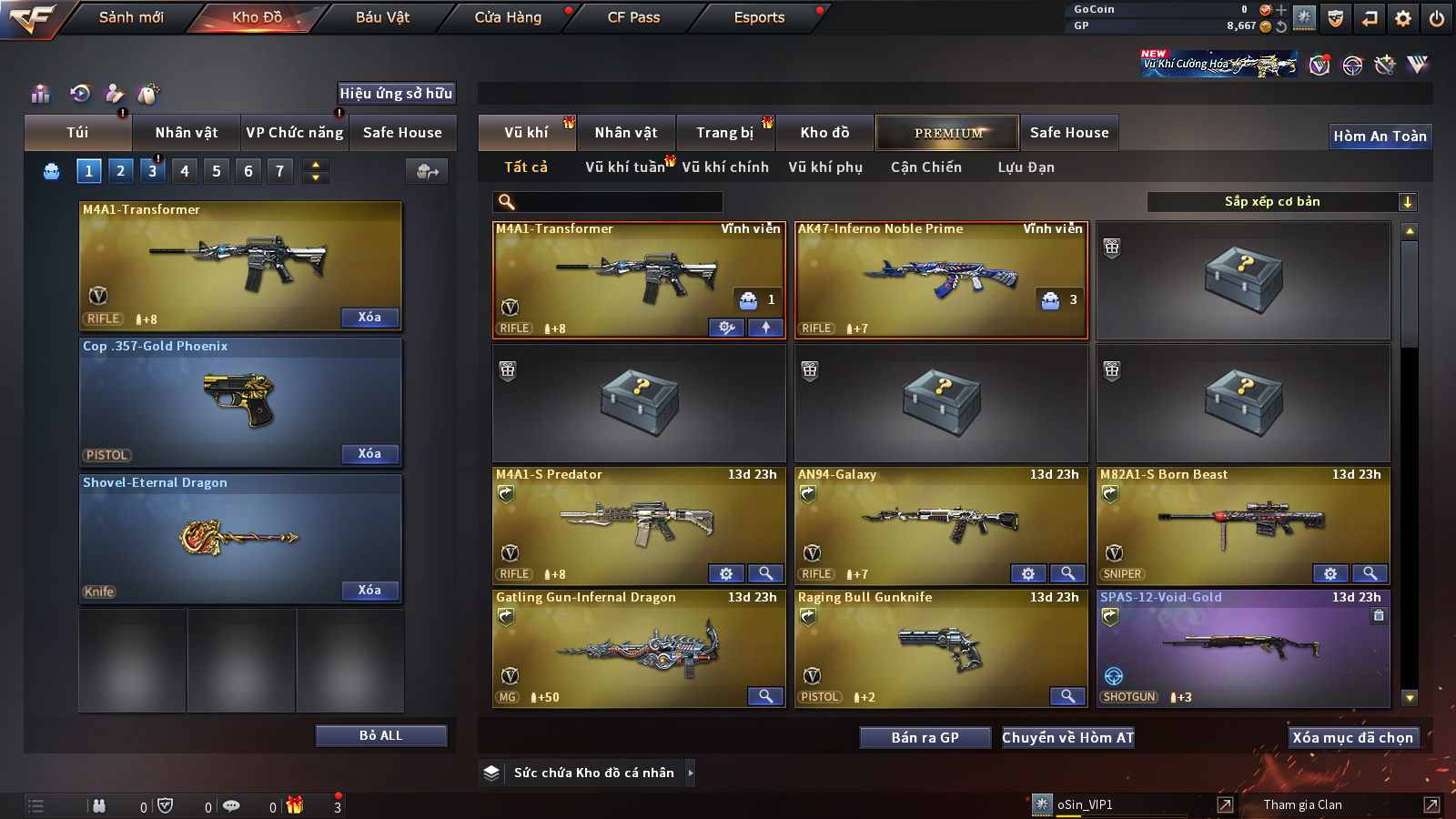
Task: Switch to the PREMIUM tab
Action: (x=947, y=133)
